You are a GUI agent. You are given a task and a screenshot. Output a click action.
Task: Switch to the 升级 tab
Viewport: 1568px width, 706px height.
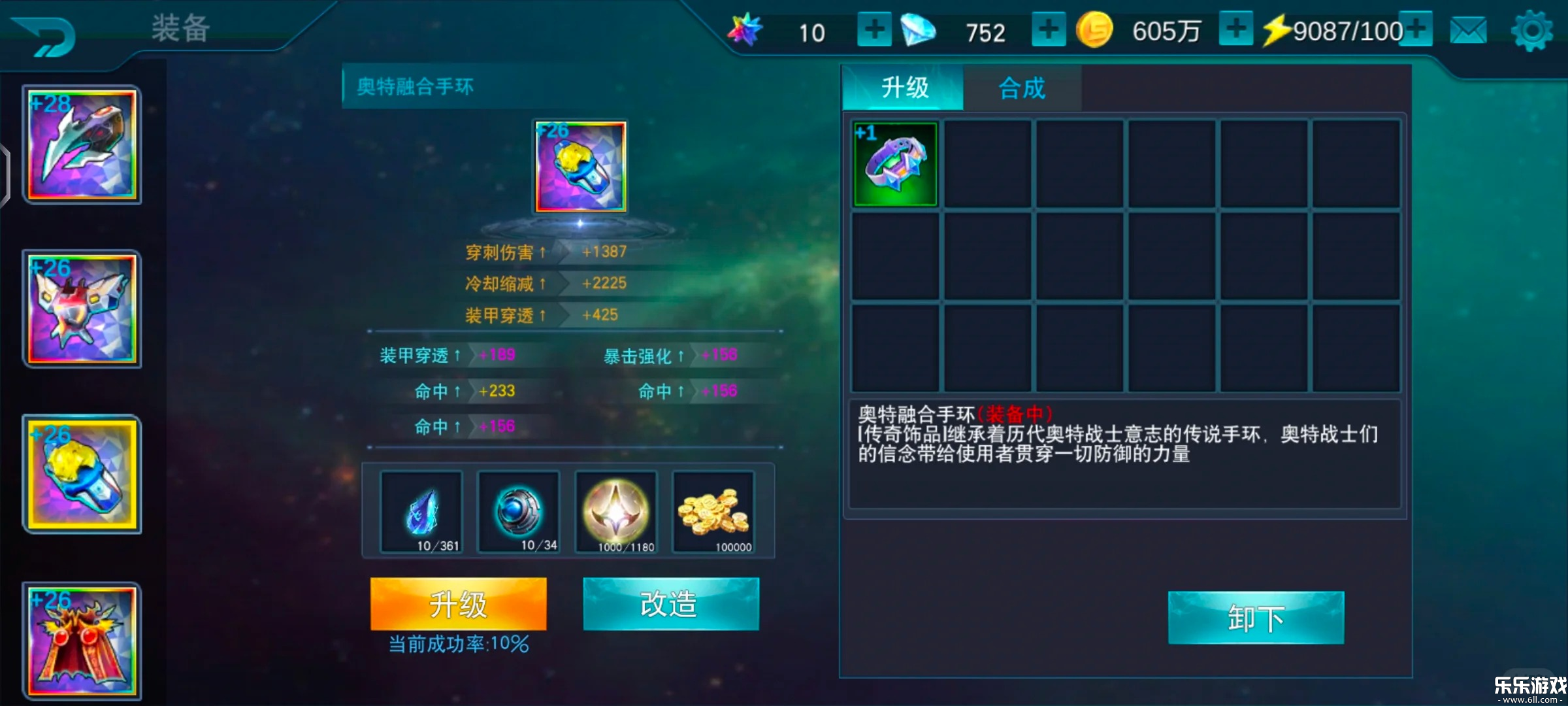[x=904, y=87]
